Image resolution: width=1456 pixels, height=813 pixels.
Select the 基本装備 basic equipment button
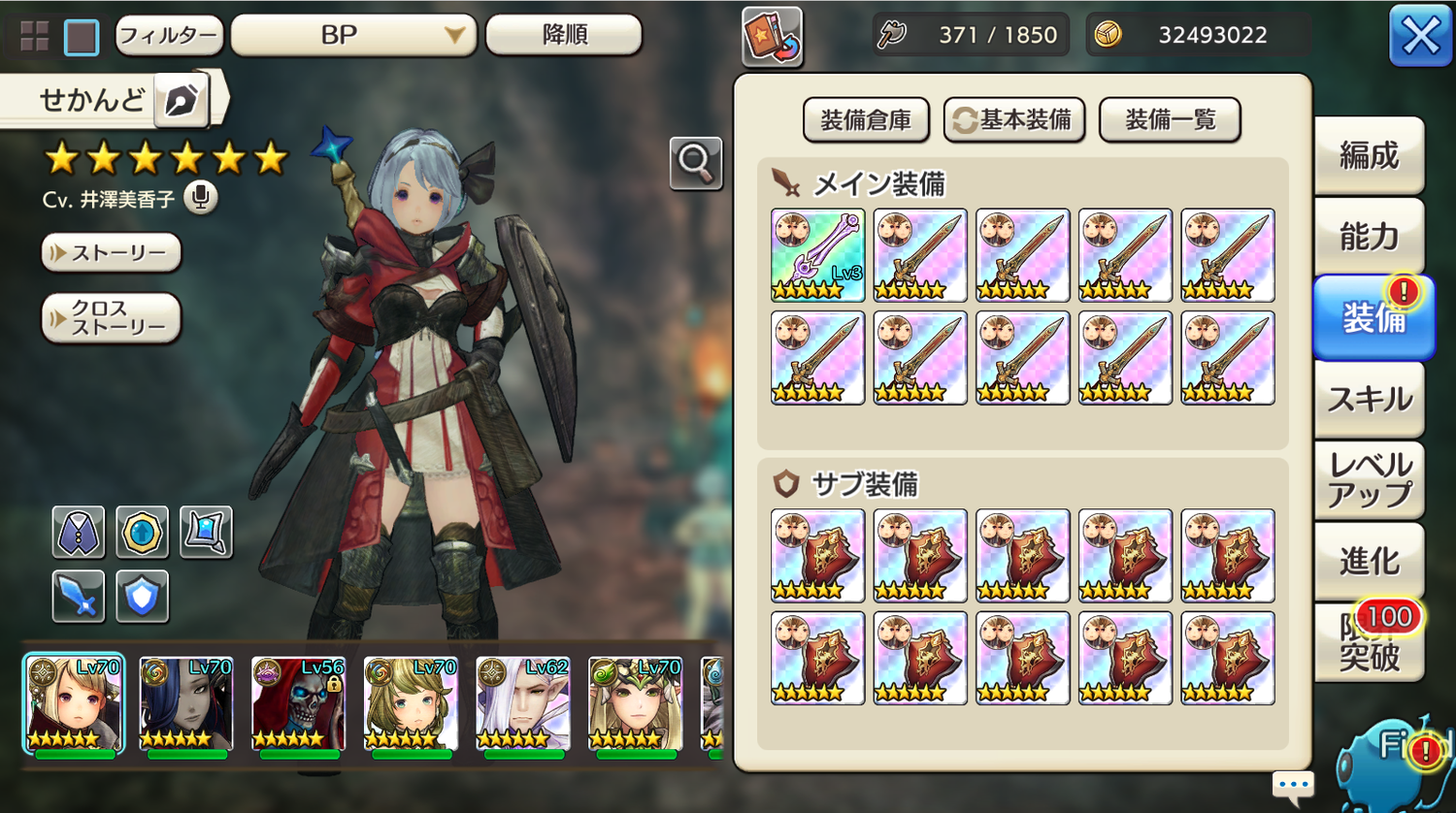coord(1014,120)
